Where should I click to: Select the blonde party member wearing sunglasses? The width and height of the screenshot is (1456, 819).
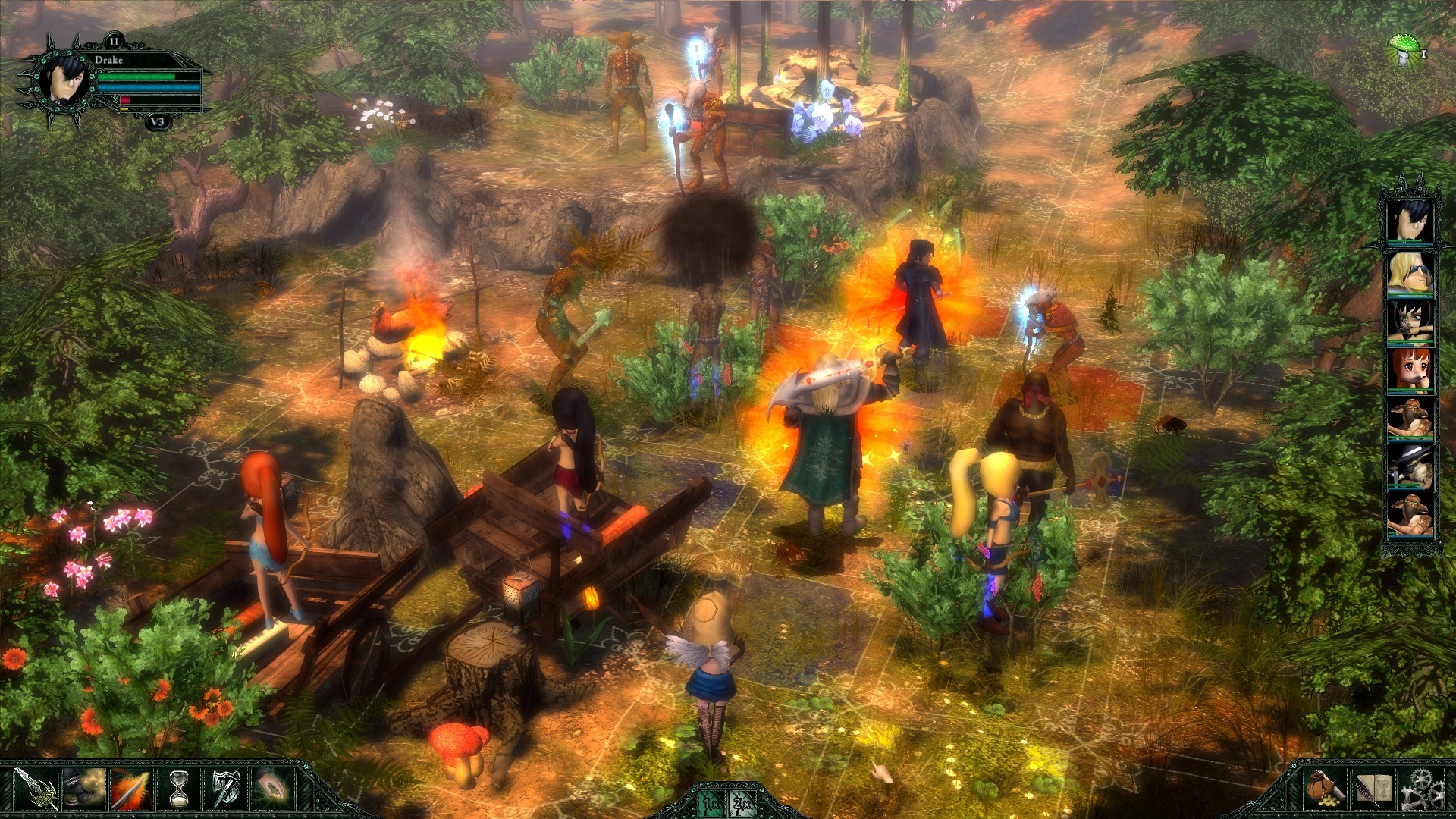(x=1412, y=275)
